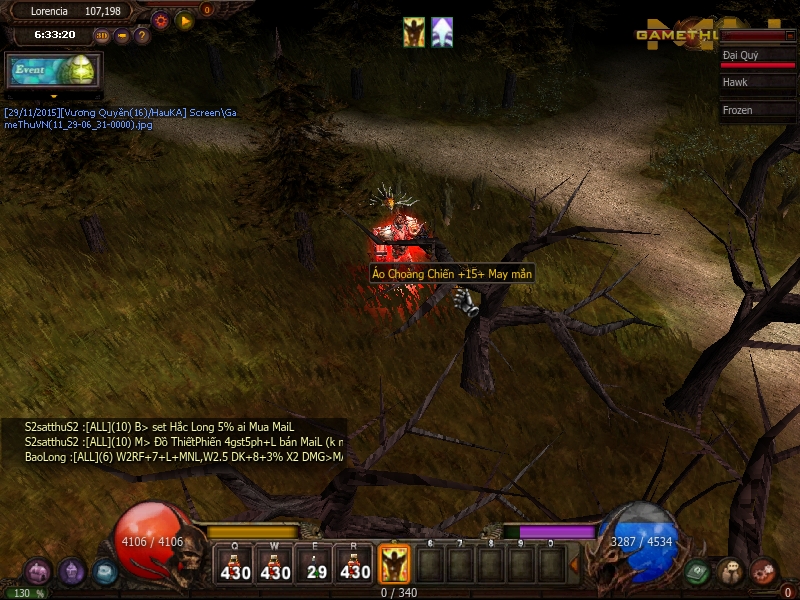Open the question mark help button
This screenshot has width=800, height=600.
pos(142,35)
